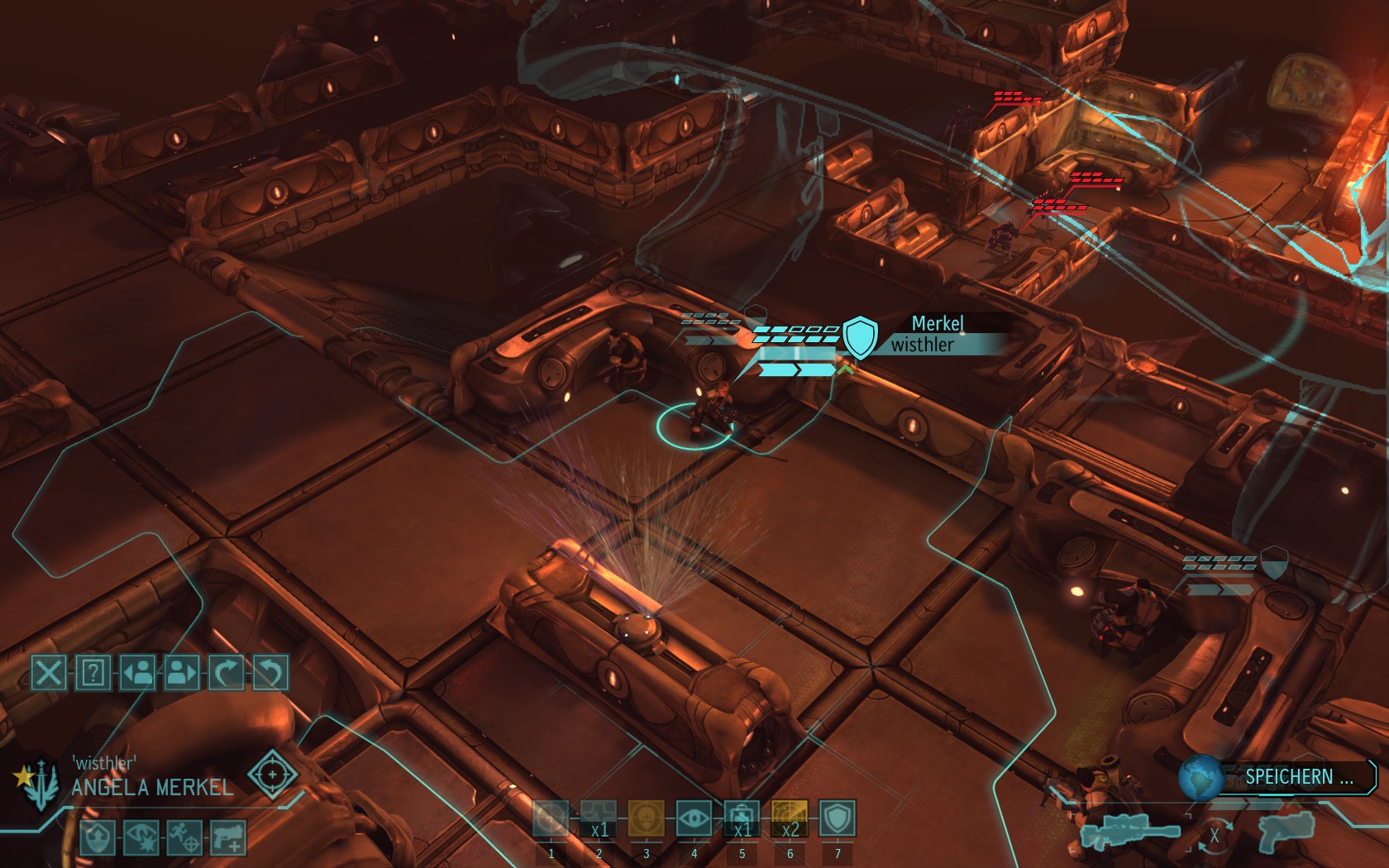The image size is (1389, 868).
Task: Activate the yellow headshot ability
Action: pos(646,819)
